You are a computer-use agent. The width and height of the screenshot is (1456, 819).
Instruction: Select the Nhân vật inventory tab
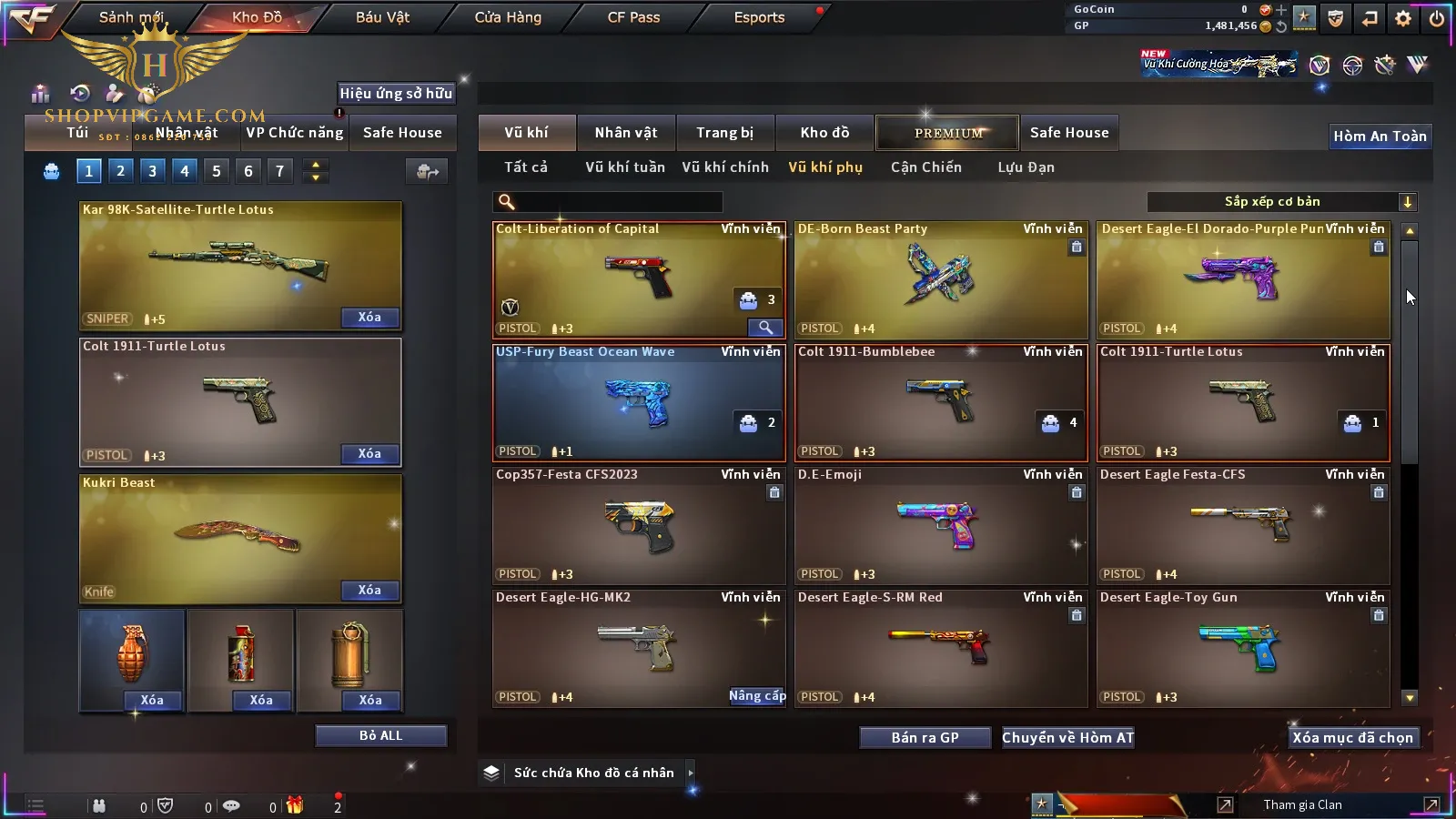(626, 133)
